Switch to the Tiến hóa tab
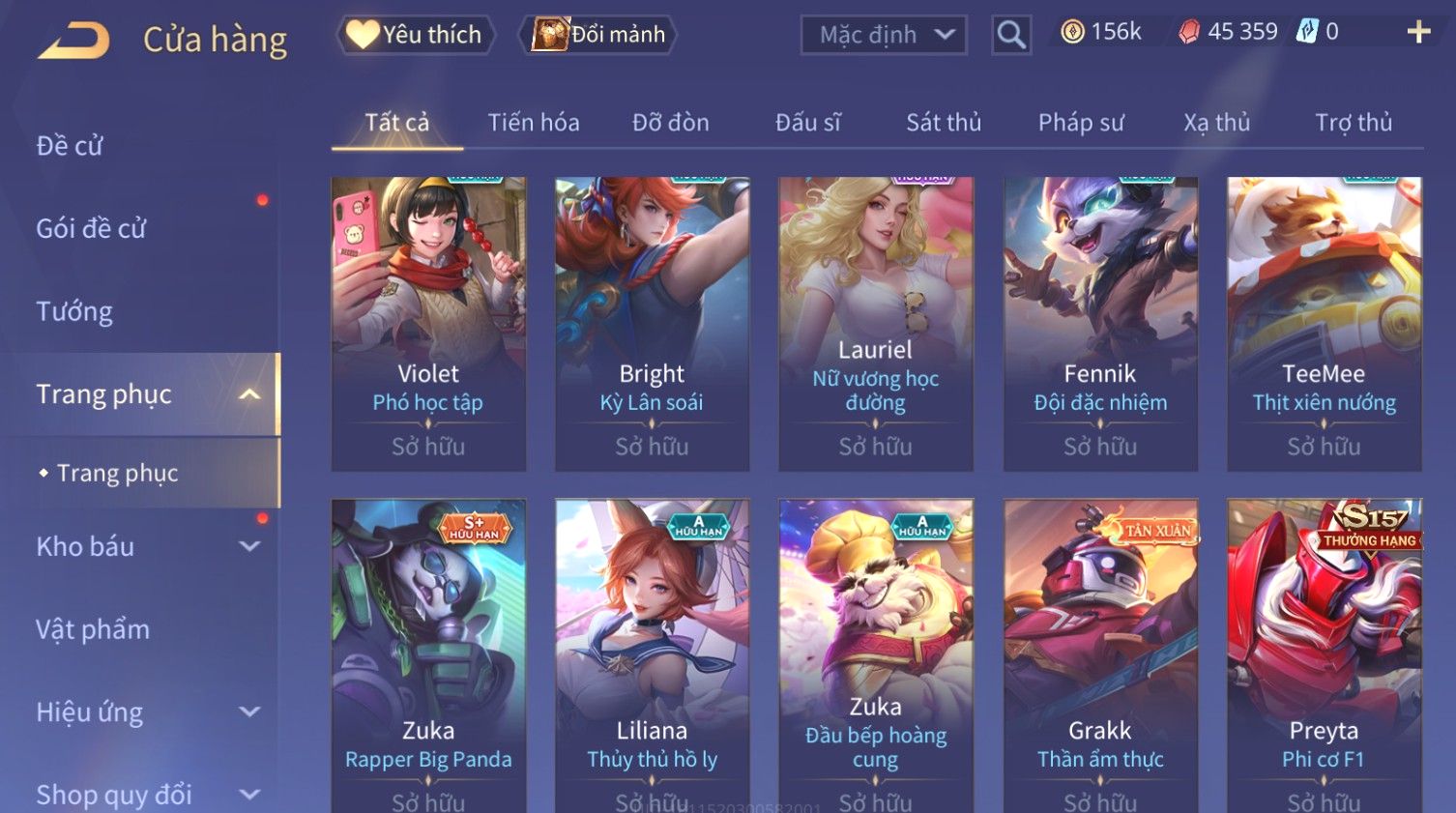Screen dimensions: 1456x813 click(x=534, y=123)
